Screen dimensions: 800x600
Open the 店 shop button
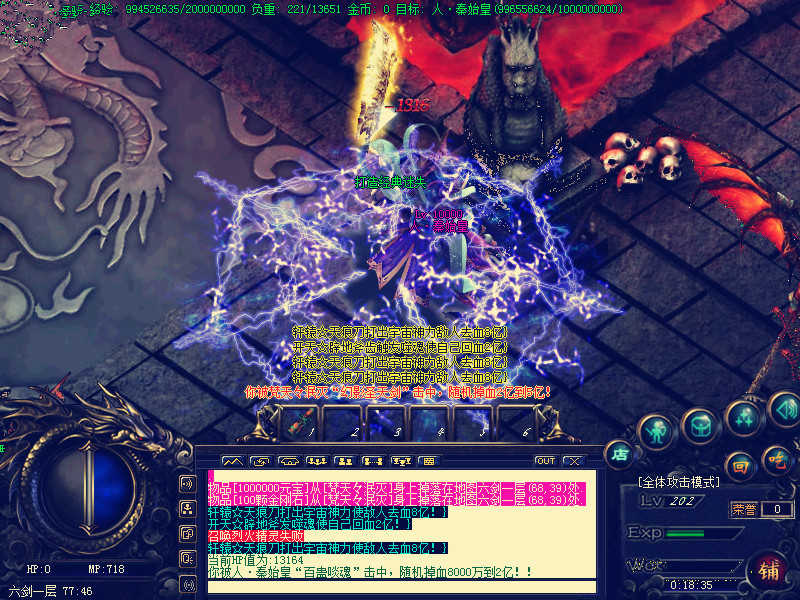[x=620, y=453]
